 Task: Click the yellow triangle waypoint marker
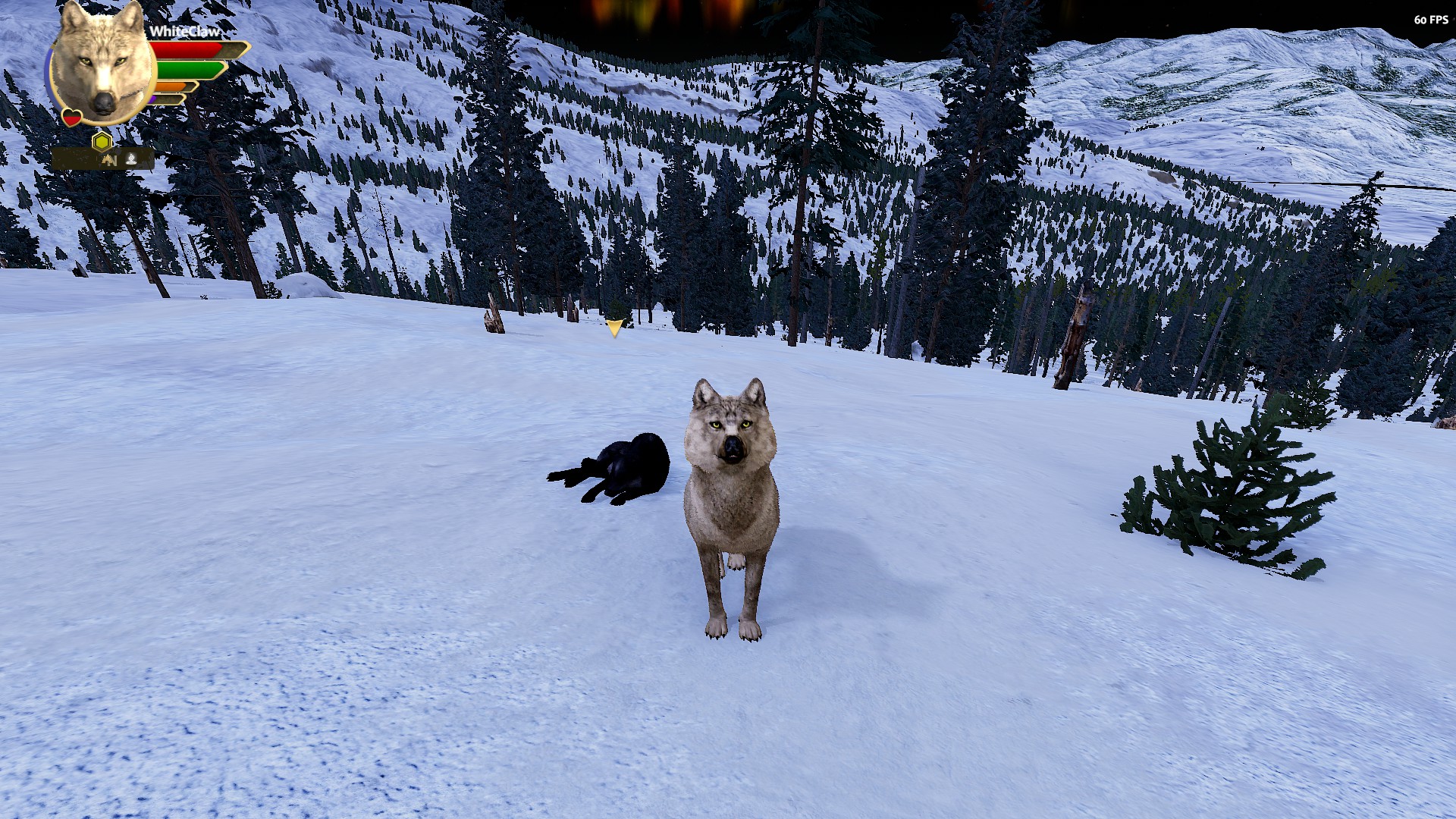pos(614,328)
